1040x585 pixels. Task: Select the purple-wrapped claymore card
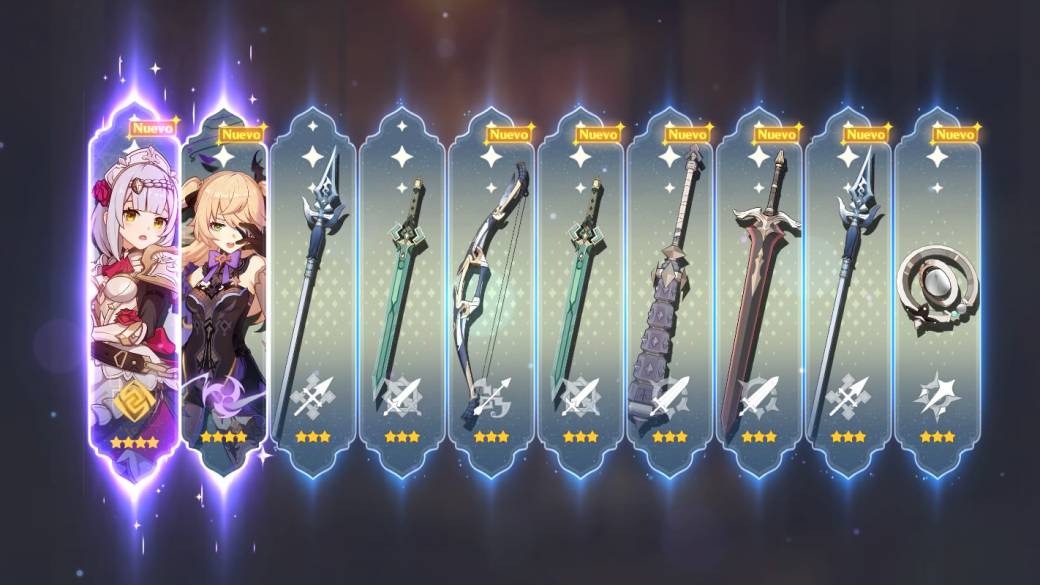point(669,290)
